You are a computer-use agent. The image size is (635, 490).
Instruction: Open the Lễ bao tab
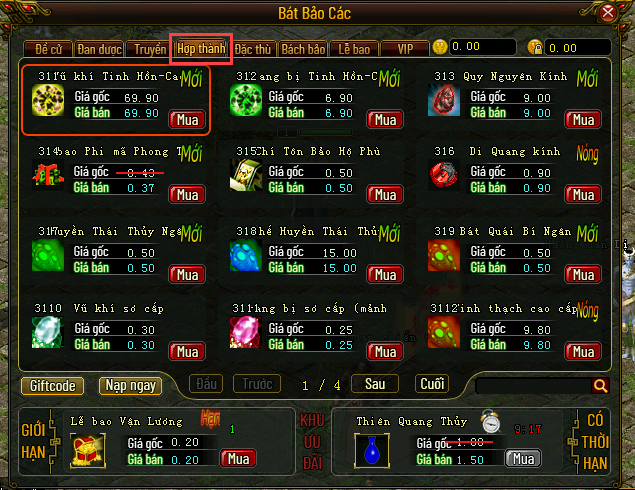point(354,48)
